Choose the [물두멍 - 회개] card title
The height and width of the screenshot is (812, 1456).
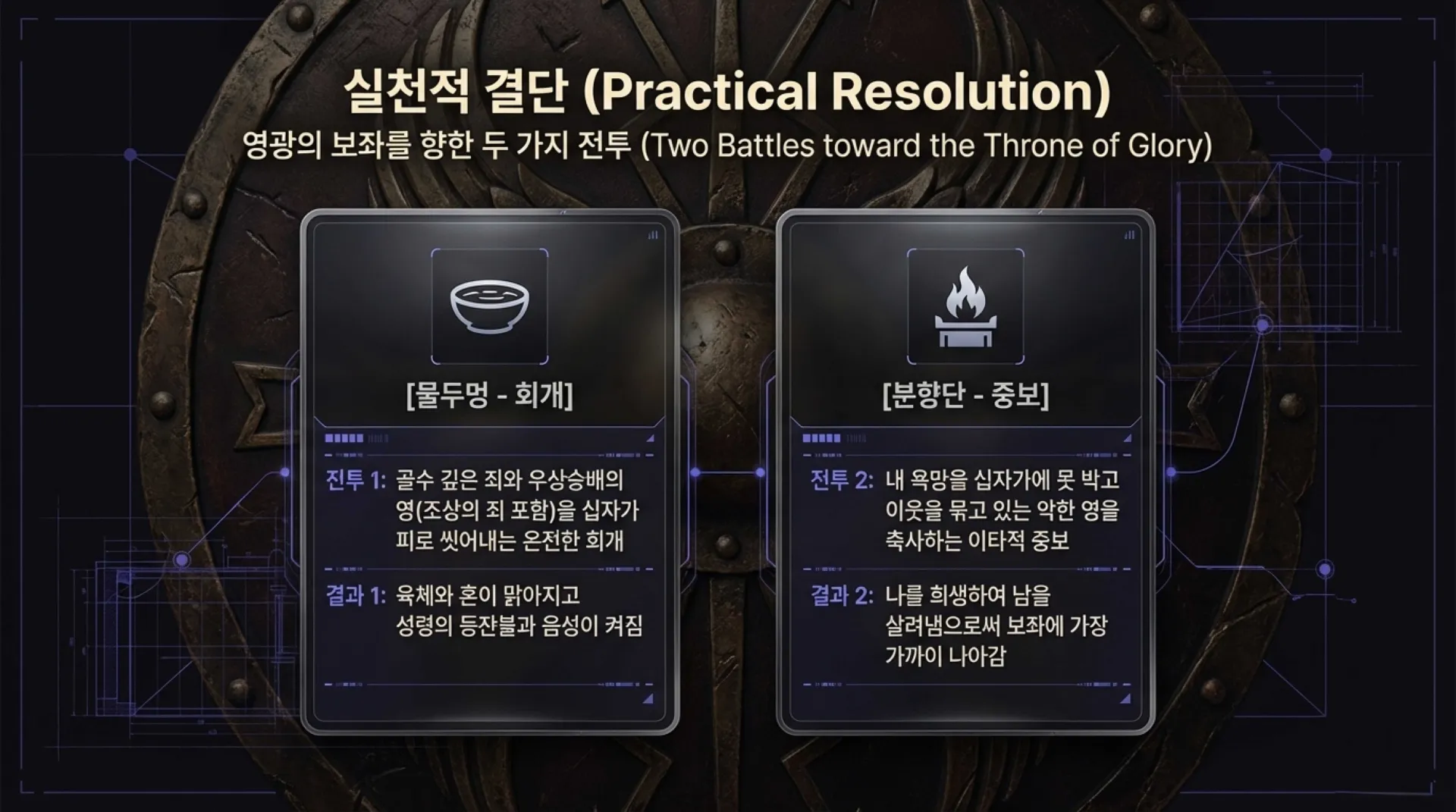tap(489, 395)
